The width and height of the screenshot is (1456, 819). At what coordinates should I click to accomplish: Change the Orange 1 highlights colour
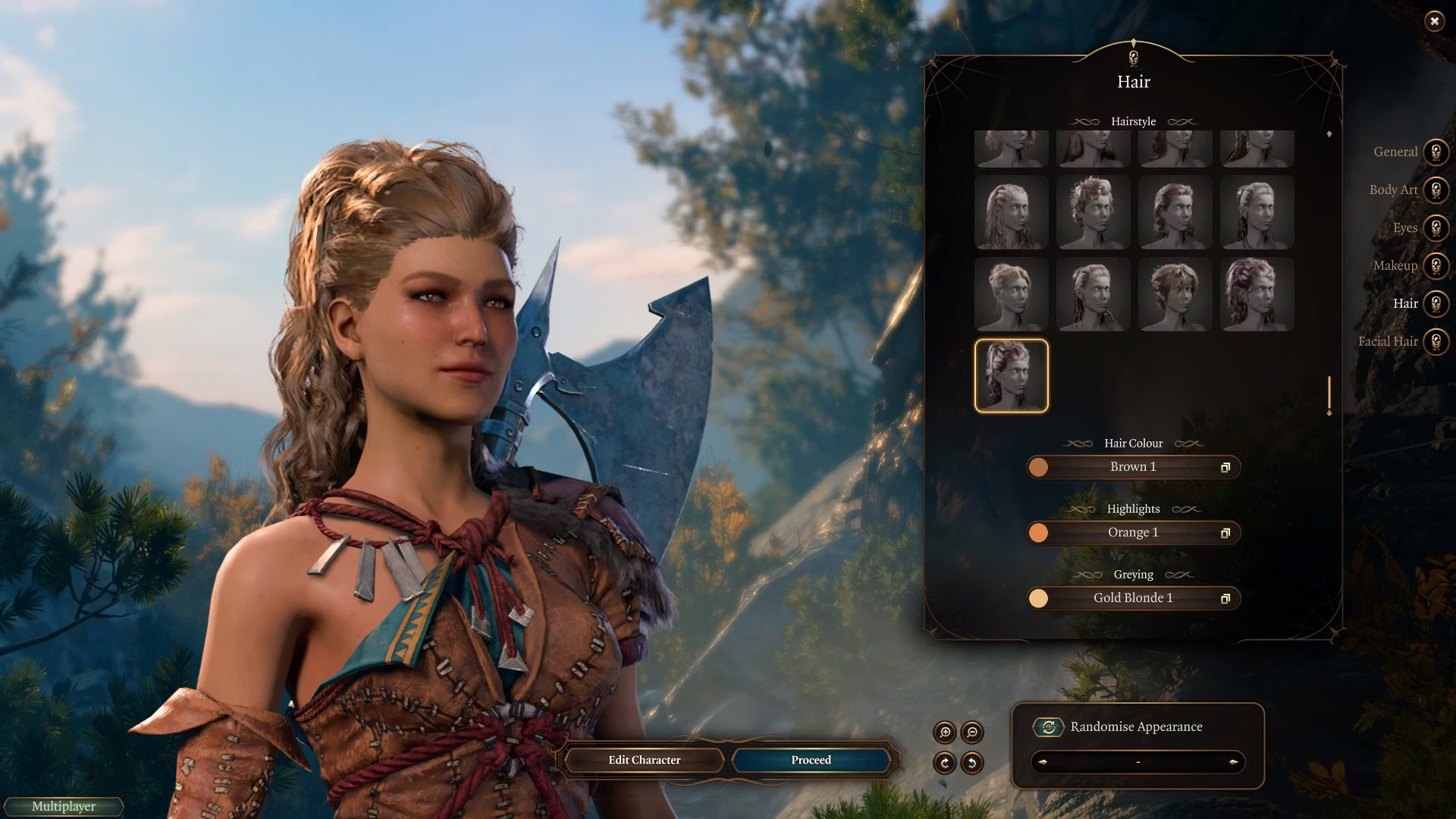coord(1133,532)
